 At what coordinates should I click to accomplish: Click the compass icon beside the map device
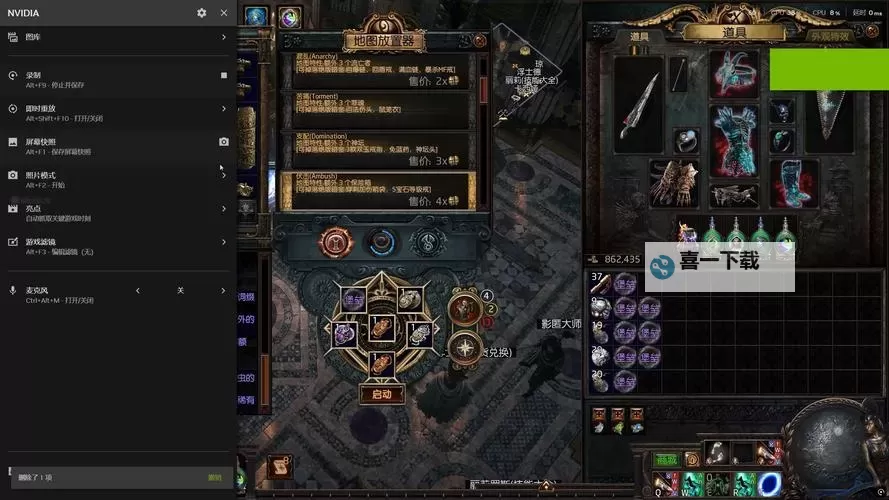(x=464, y=347)
